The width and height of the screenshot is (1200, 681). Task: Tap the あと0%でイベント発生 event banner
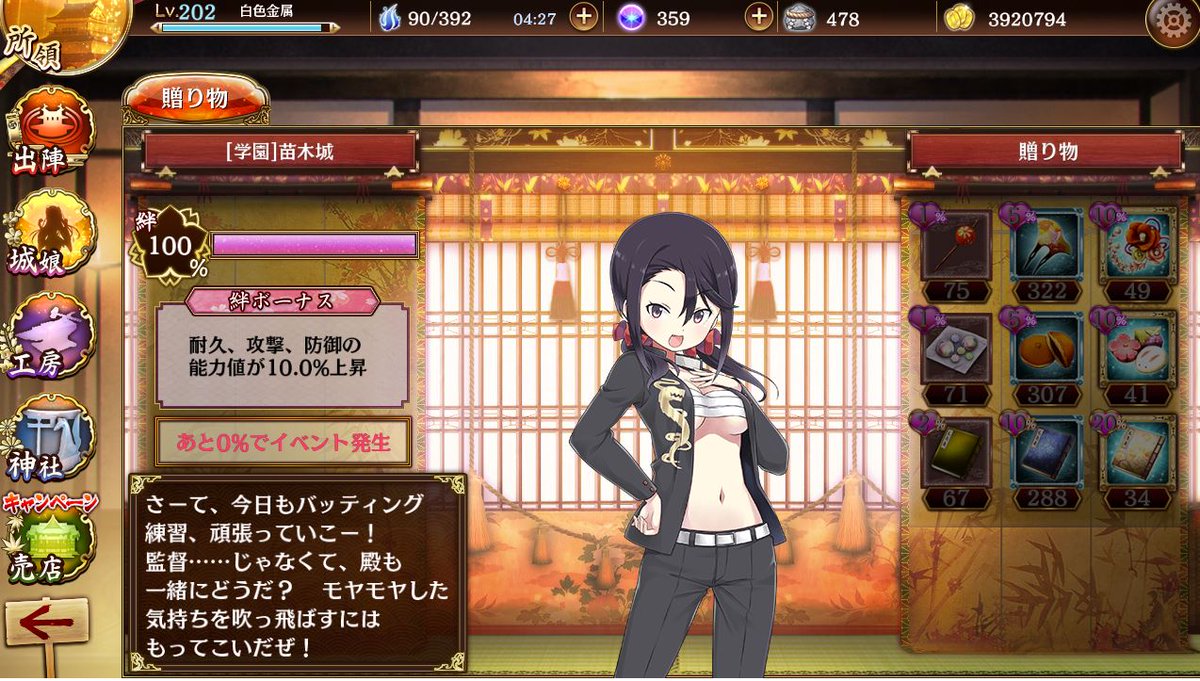[283, 443]
